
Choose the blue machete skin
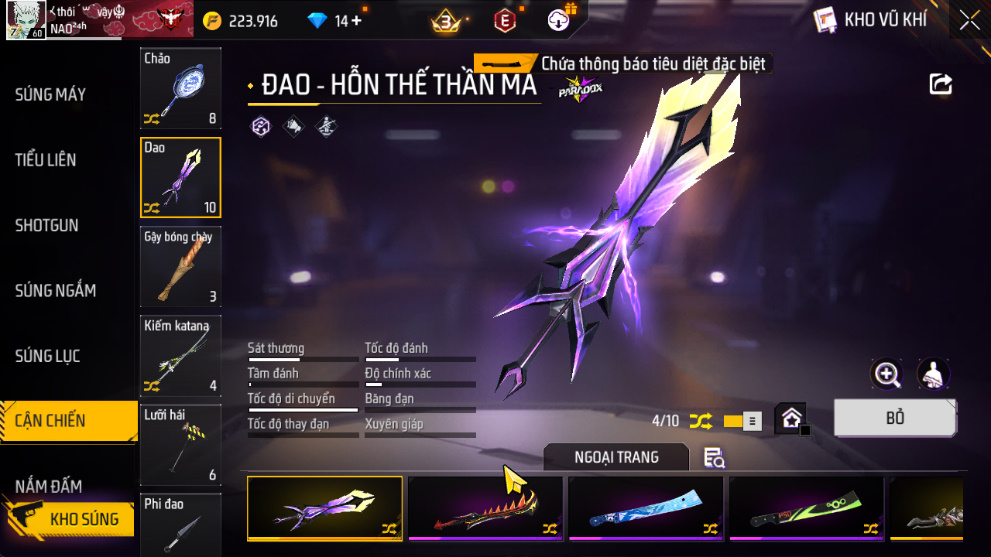(646, 508)
